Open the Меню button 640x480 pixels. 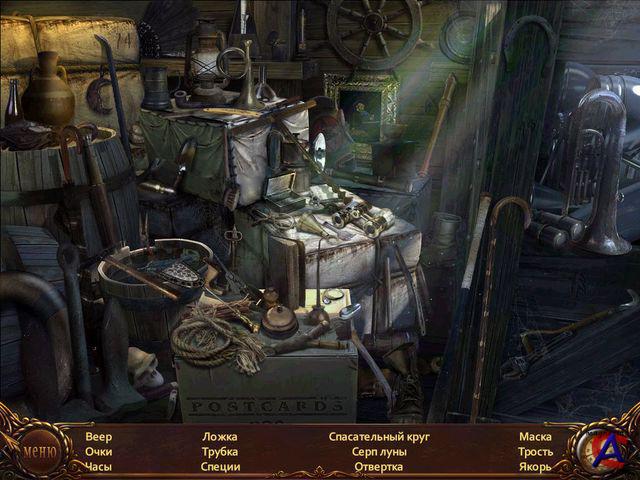[x=39, y=450]
